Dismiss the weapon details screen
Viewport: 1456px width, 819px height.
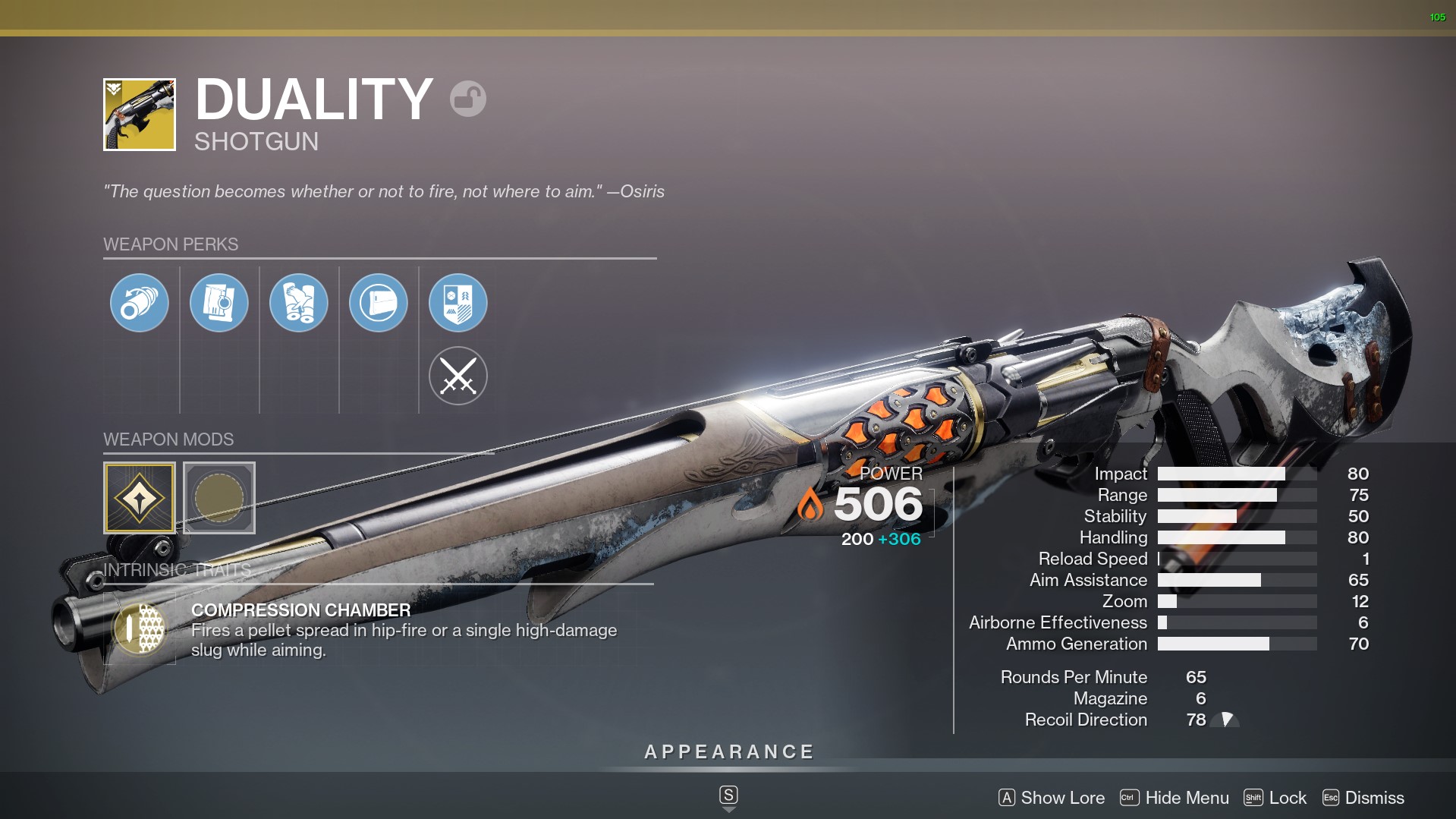tap(1363, 798)
